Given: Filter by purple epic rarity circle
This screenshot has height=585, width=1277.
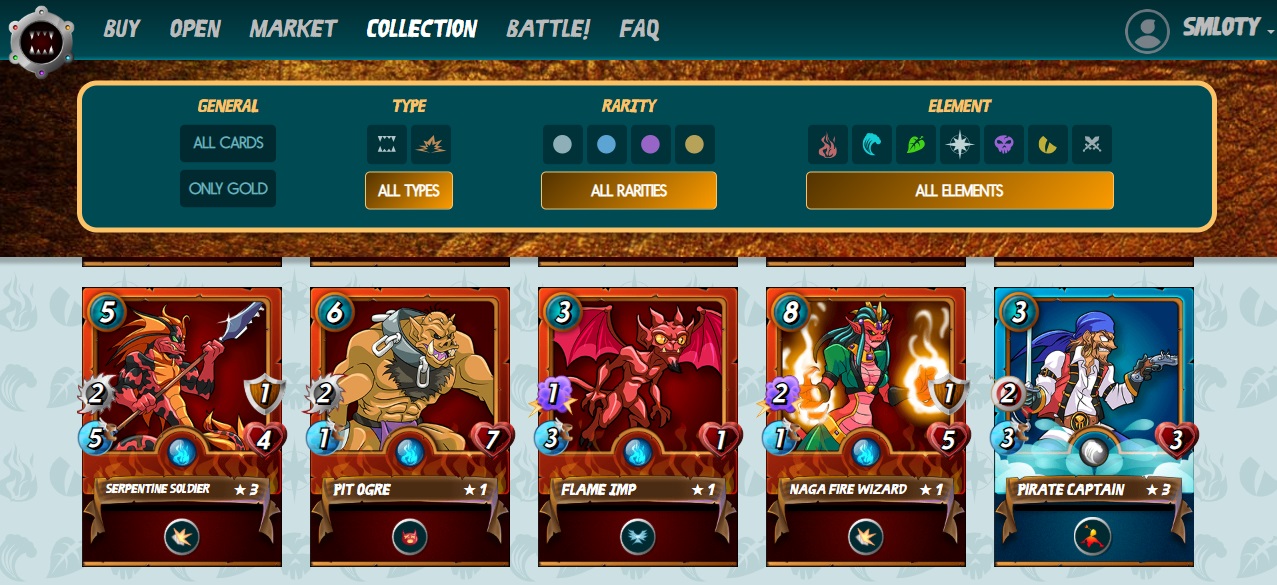Looking at the screenshot, I should click(651, 145).
